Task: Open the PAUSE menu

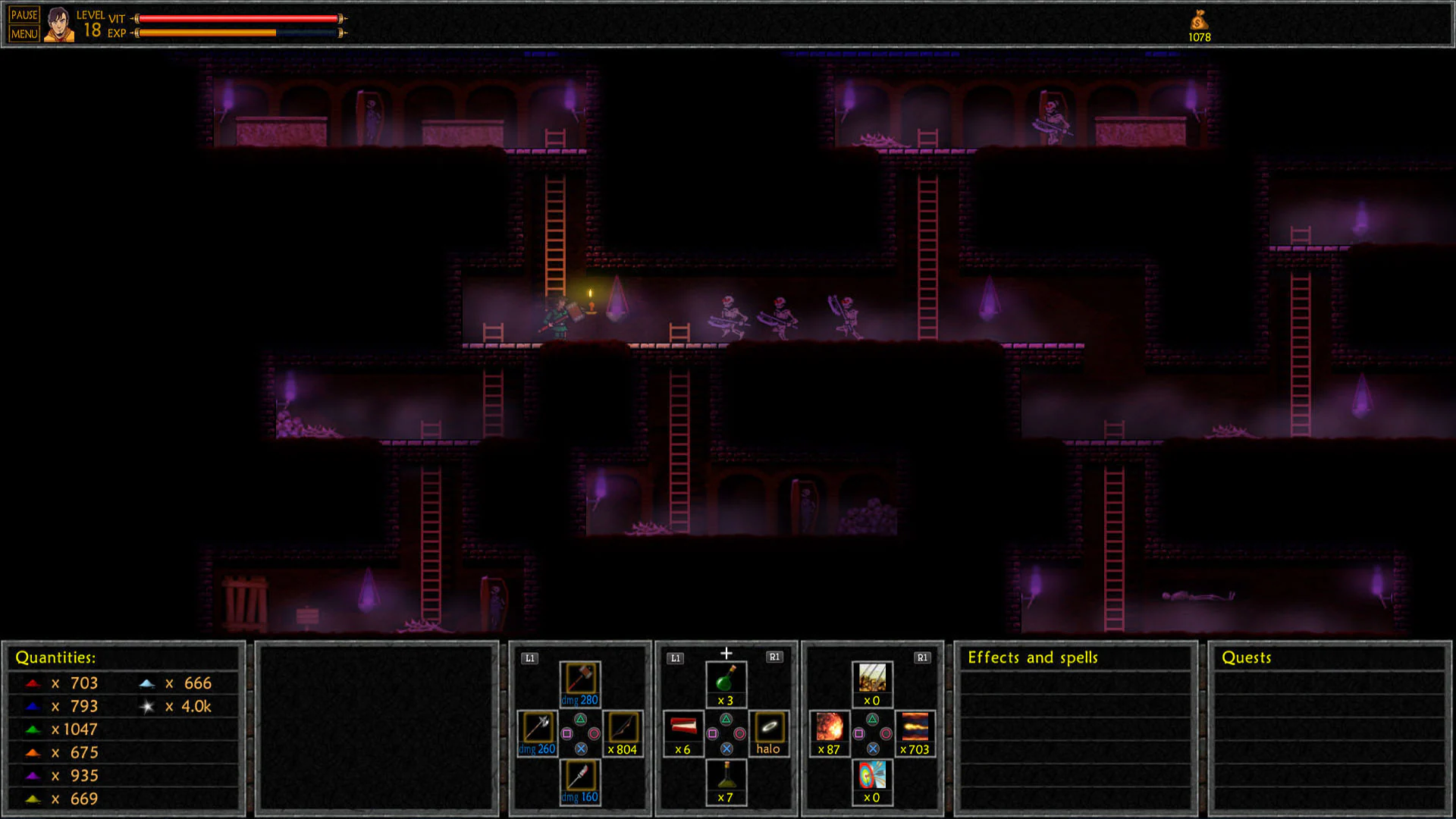Action: pyautogui.click(x=24, y=13)
